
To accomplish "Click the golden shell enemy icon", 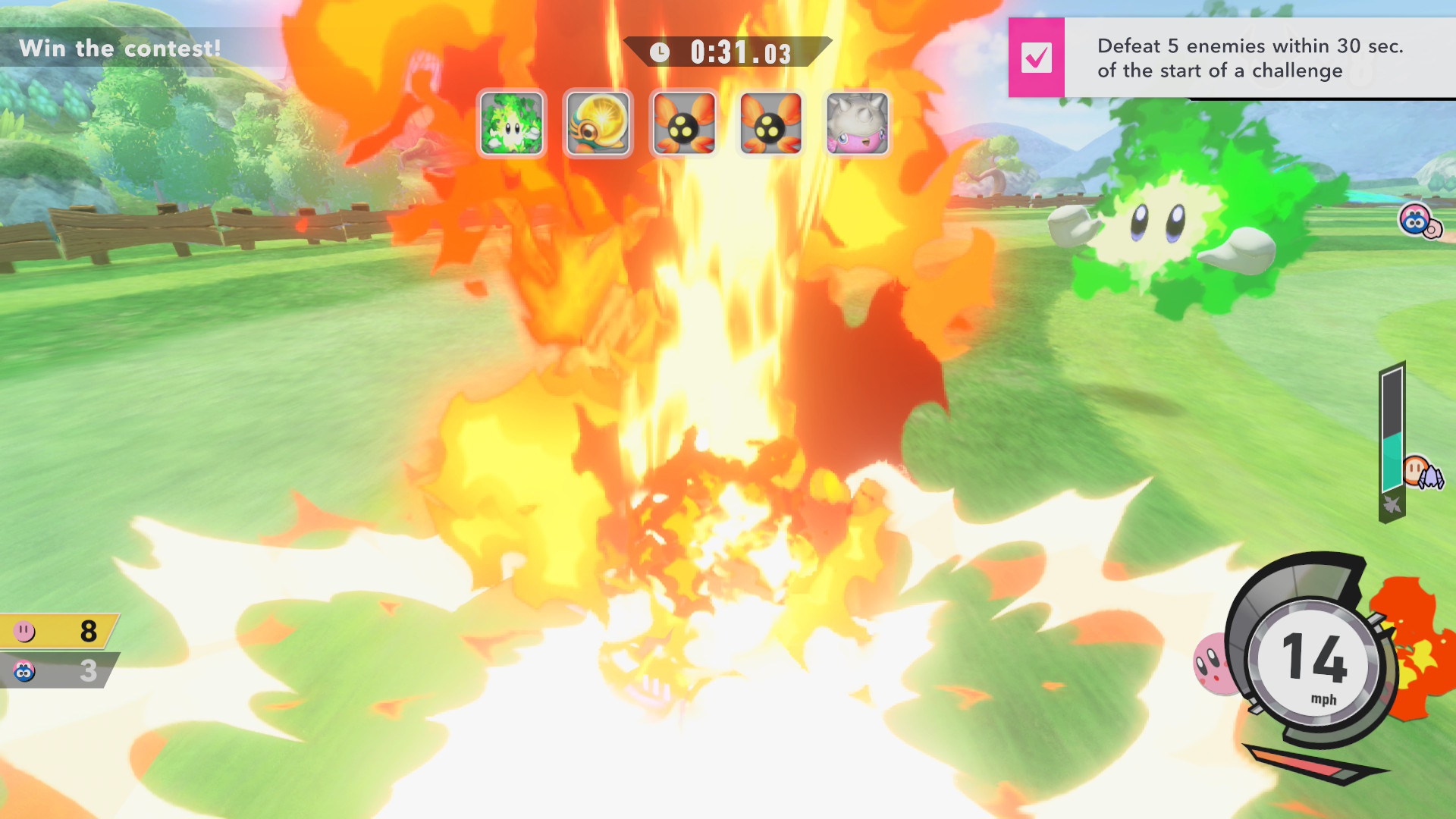I will [598, 123].
